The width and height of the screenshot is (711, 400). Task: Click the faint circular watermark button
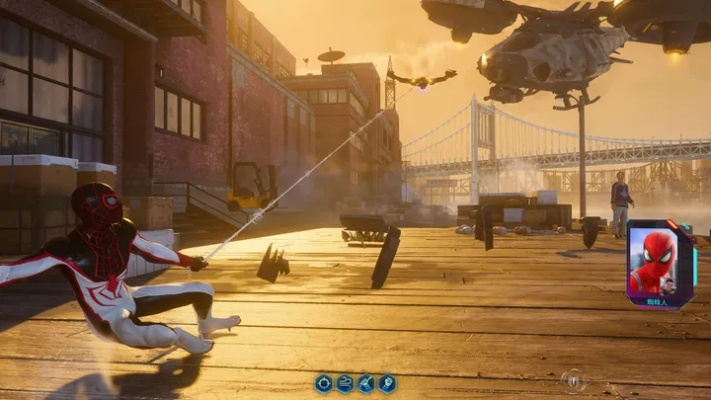(x=572, y=379)
